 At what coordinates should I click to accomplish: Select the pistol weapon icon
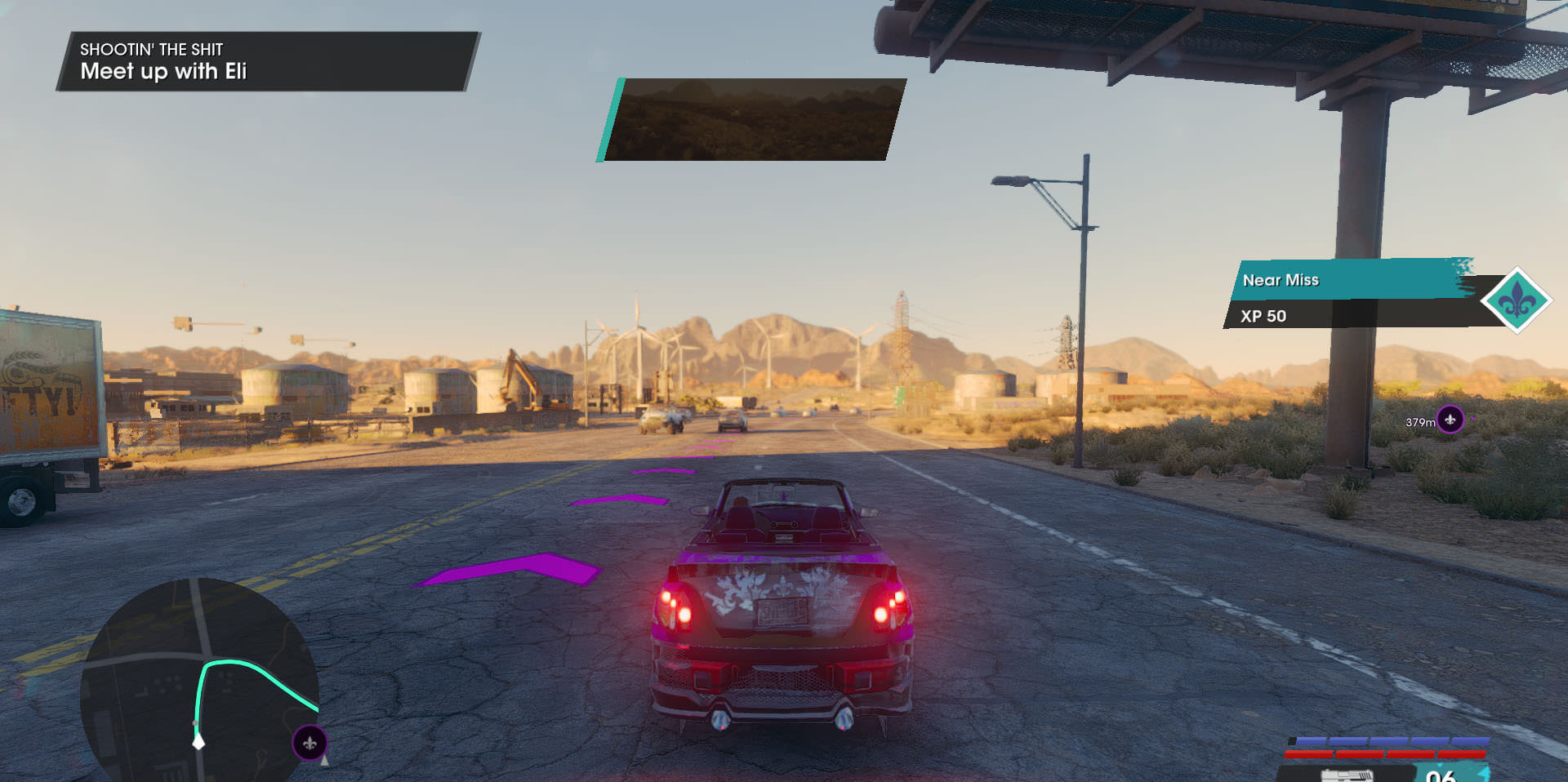pyautogui.click(x=1346, y=773)
